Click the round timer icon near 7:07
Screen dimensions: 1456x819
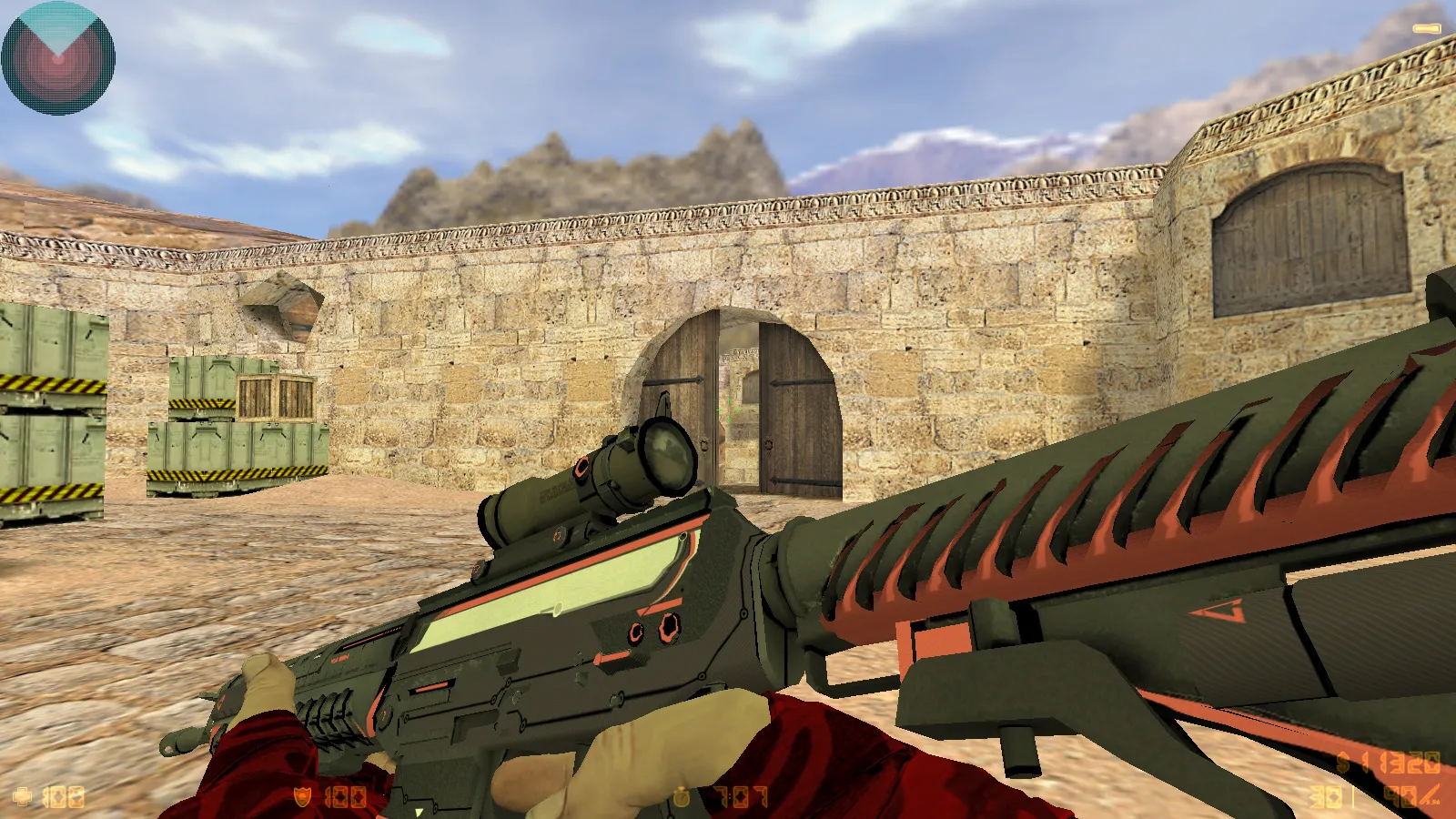click(x=680, y=798)
